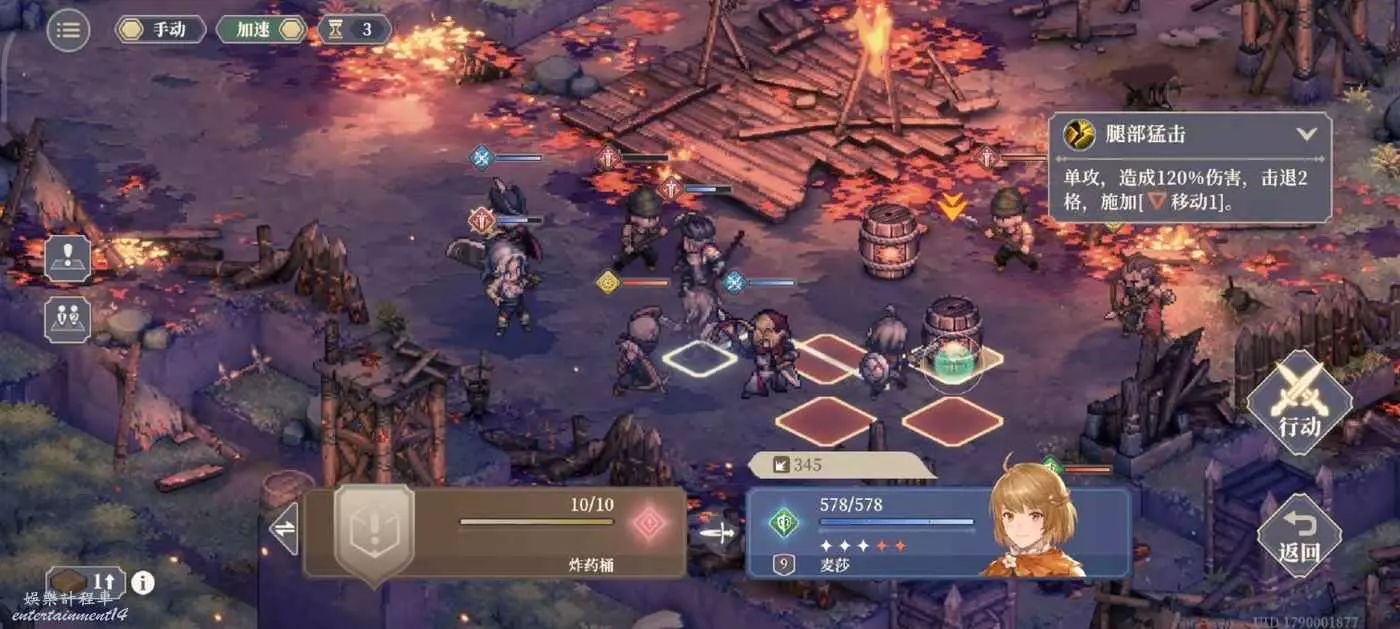1400x629 pixels.
Task: Select the 麦莎 character info panel
Action: pos(938,532)
